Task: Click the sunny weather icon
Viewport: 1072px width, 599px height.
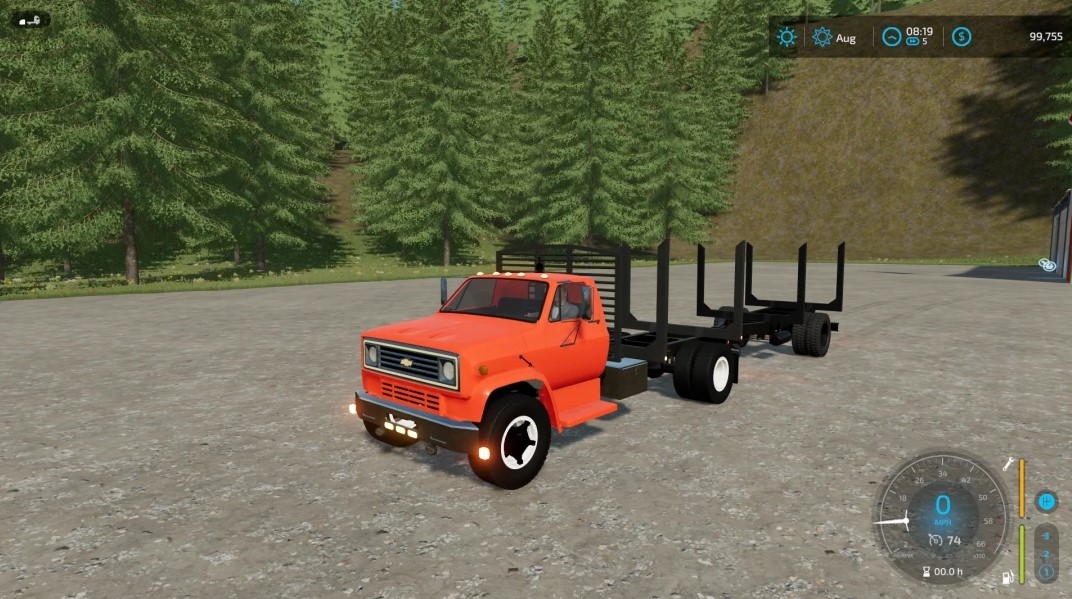Action: tap(787, 37)
